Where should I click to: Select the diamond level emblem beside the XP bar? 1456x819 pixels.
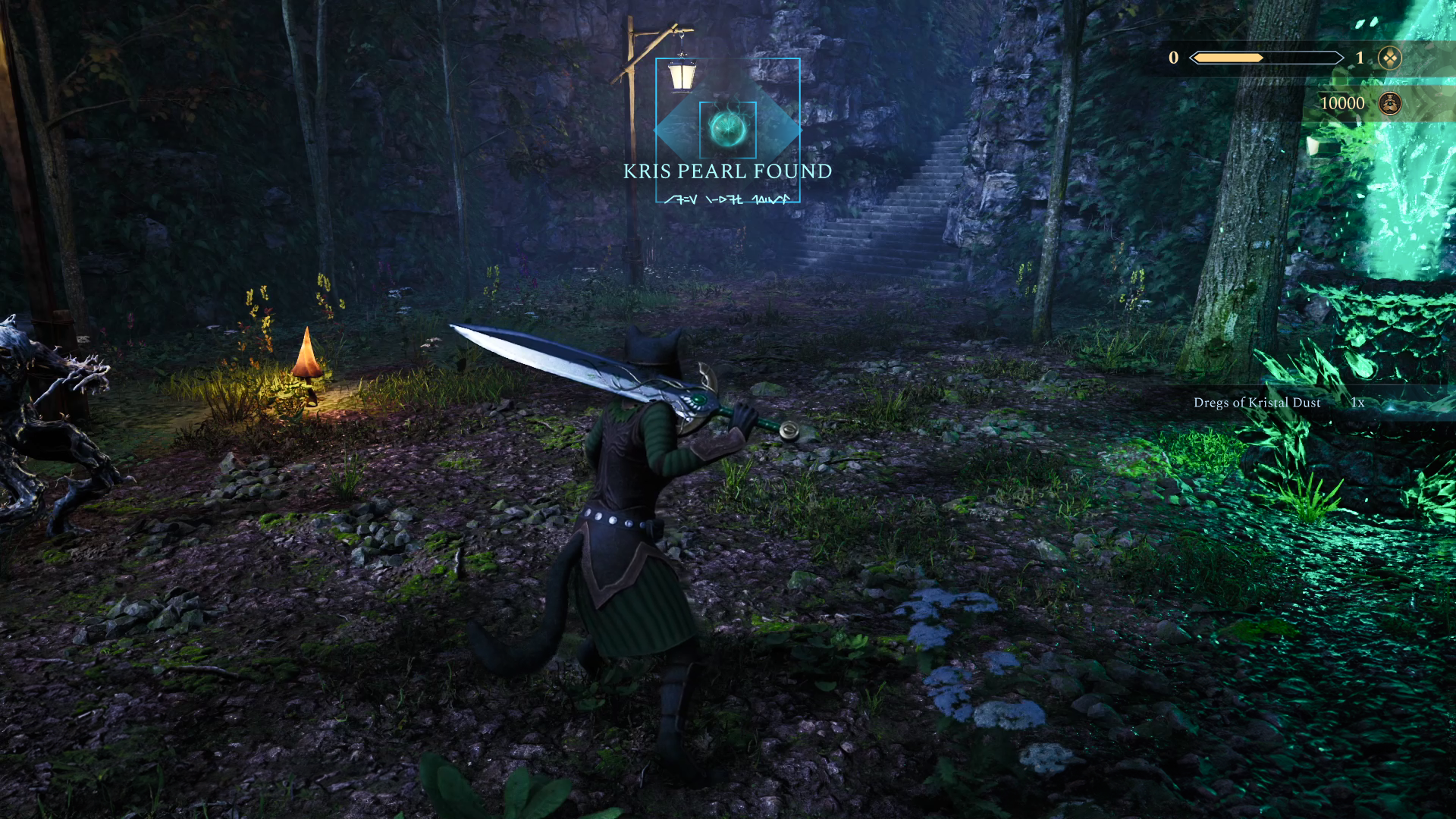(1389, 58)
